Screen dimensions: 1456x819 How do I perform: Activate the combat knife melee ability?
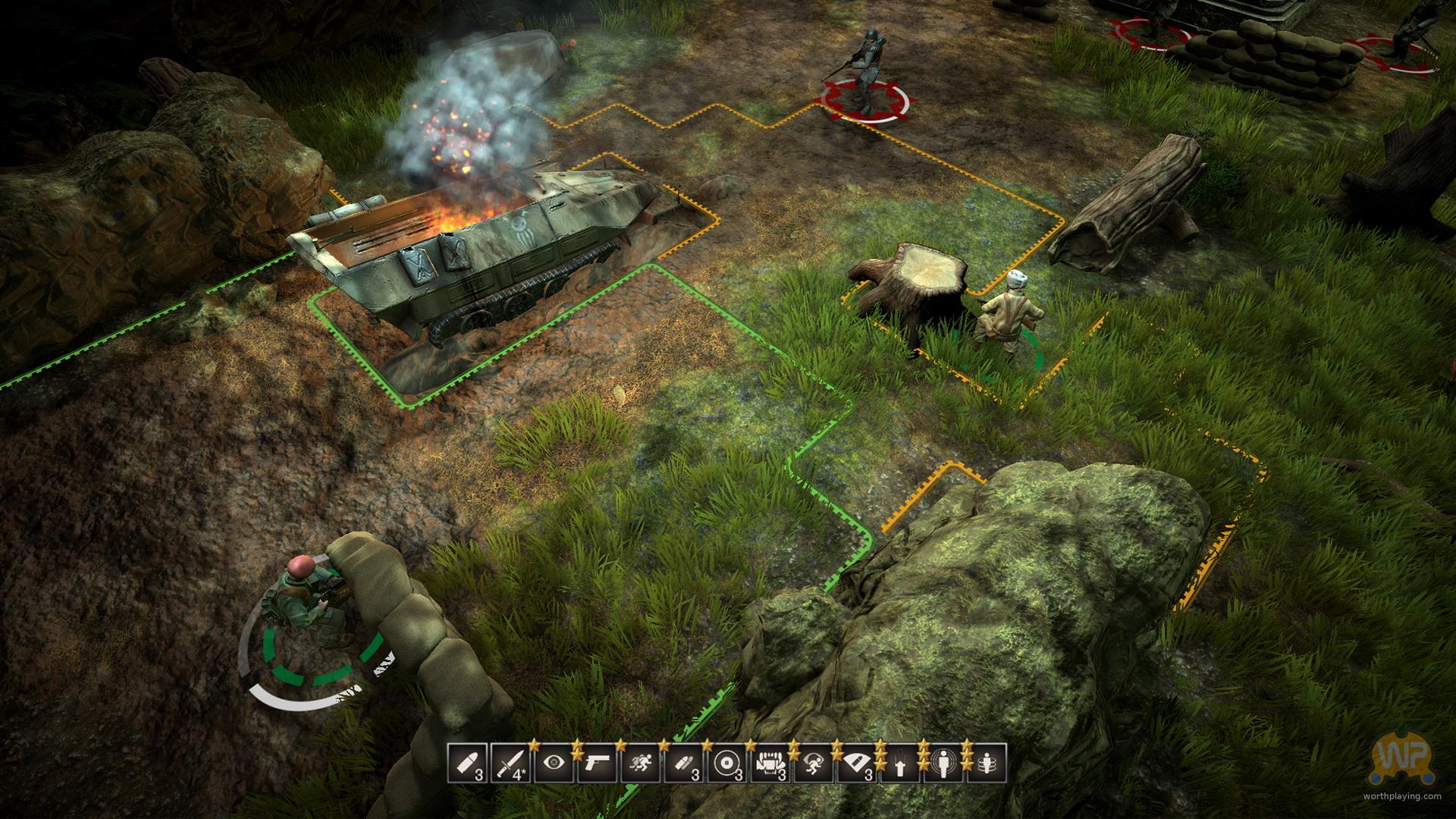511,764
